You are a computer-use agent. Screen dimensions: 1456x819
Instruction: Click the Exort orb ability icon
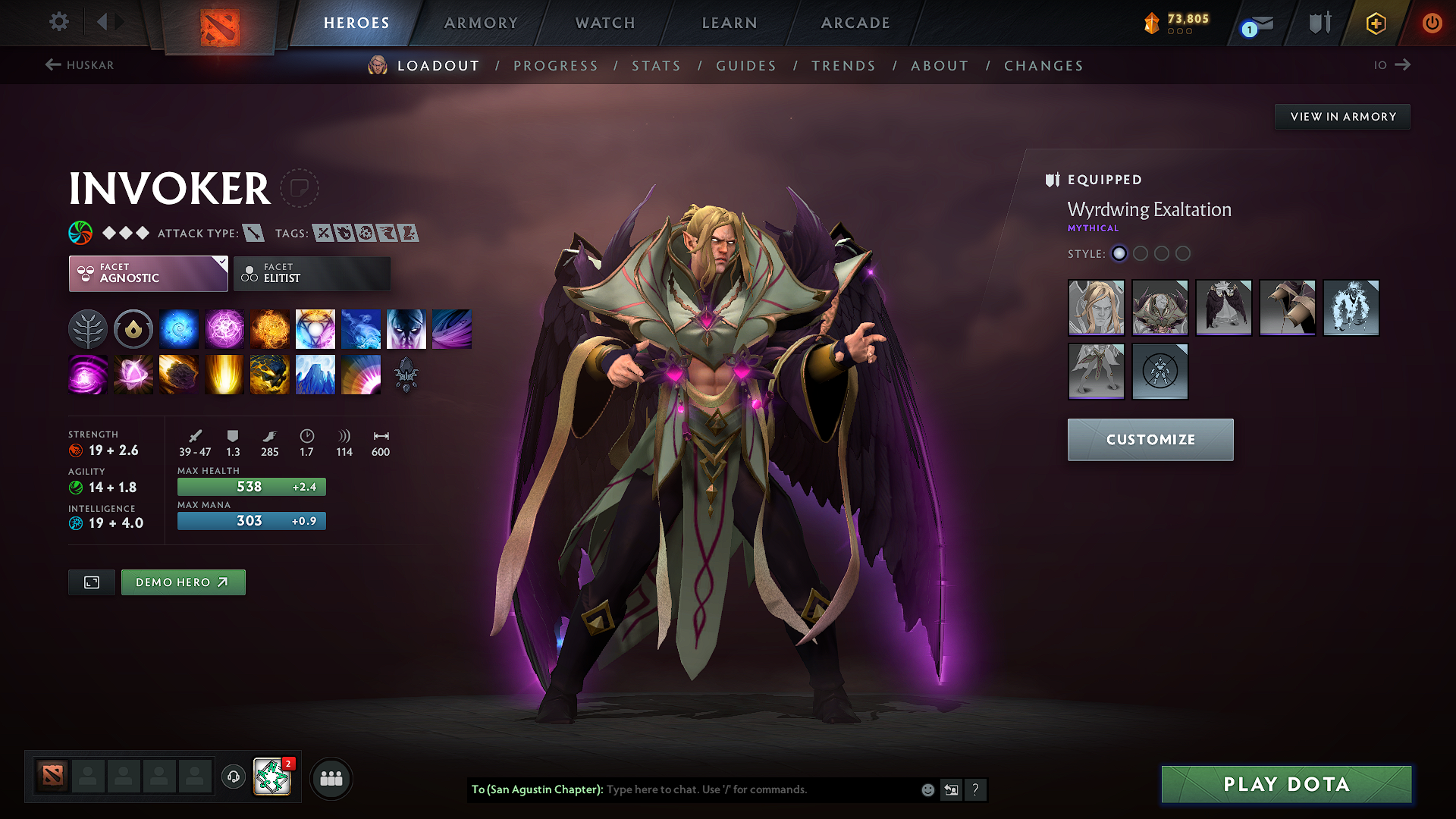pos(269,328)
